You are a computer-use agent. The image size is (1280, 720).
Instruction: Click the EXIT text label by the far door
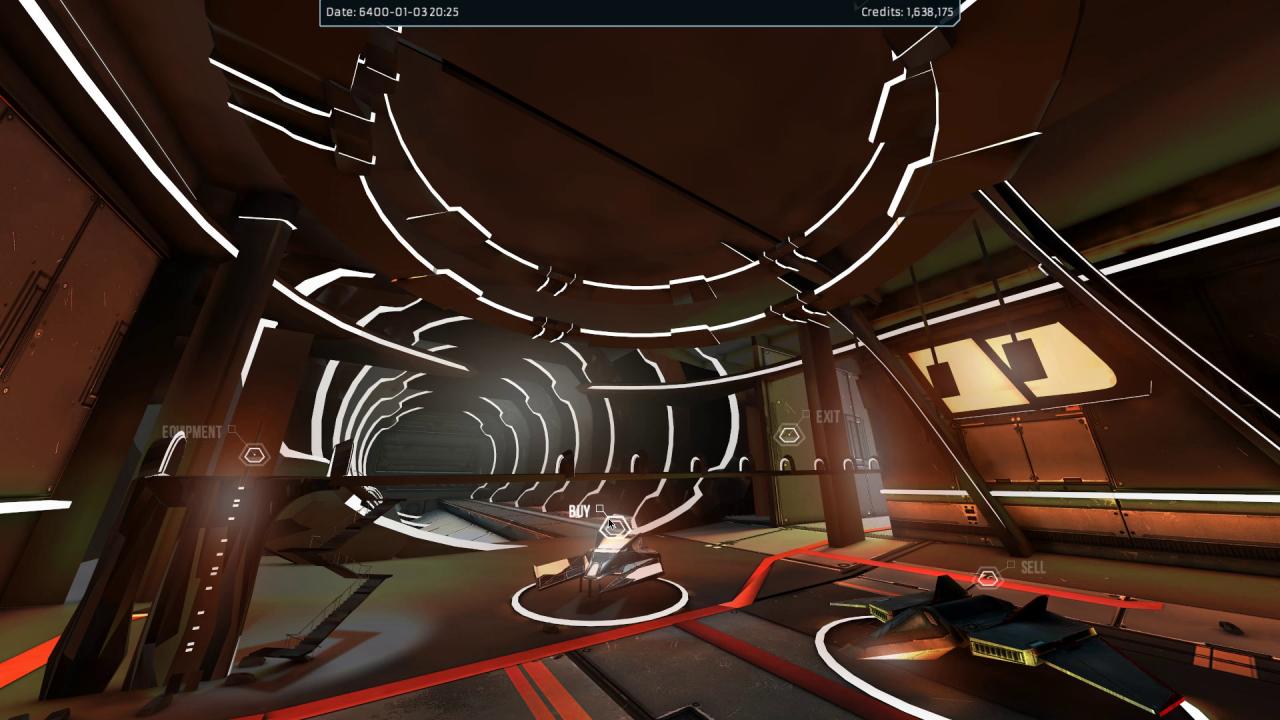827,416
